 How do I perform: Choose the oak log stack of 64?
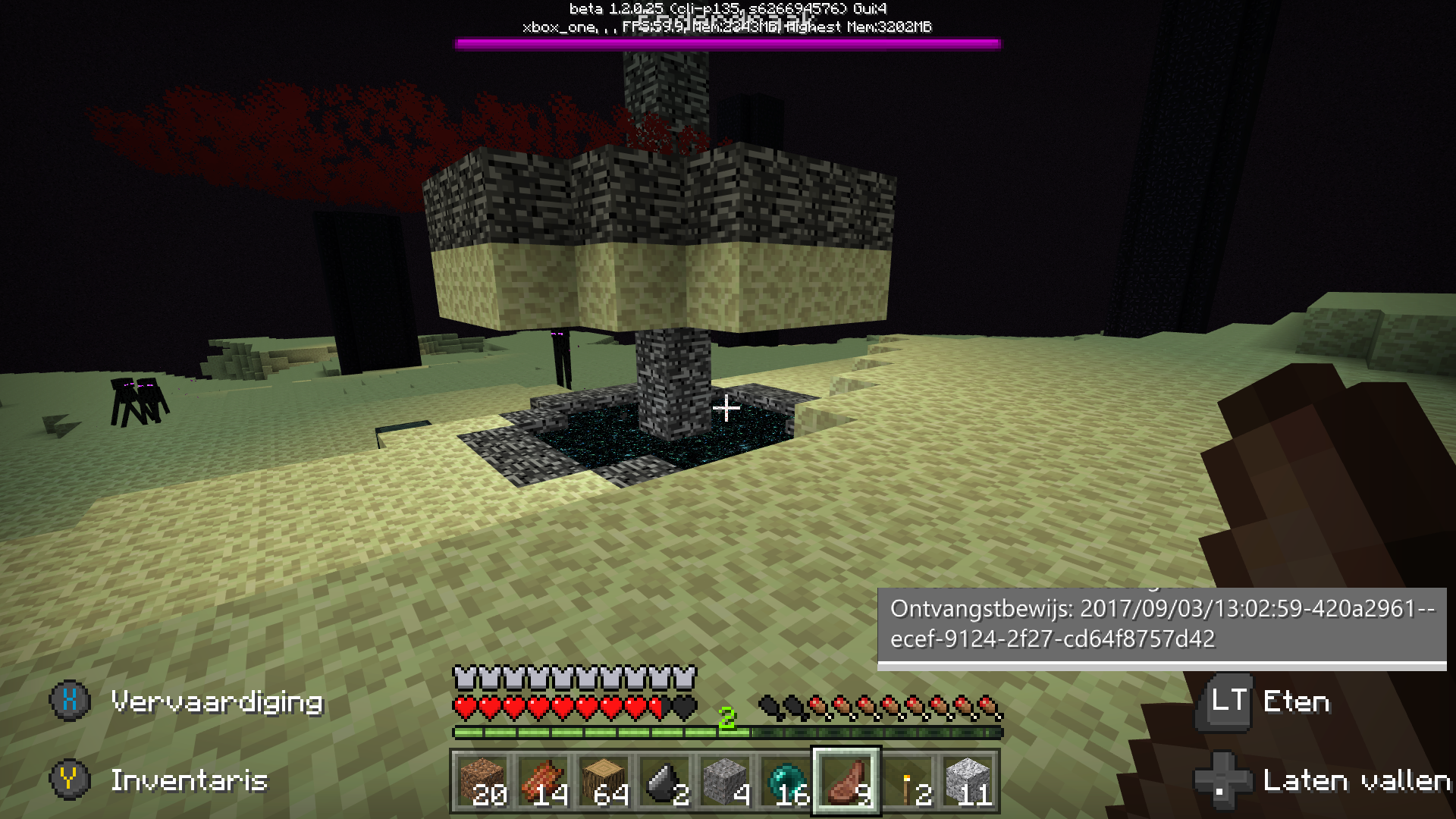(604, 781)
